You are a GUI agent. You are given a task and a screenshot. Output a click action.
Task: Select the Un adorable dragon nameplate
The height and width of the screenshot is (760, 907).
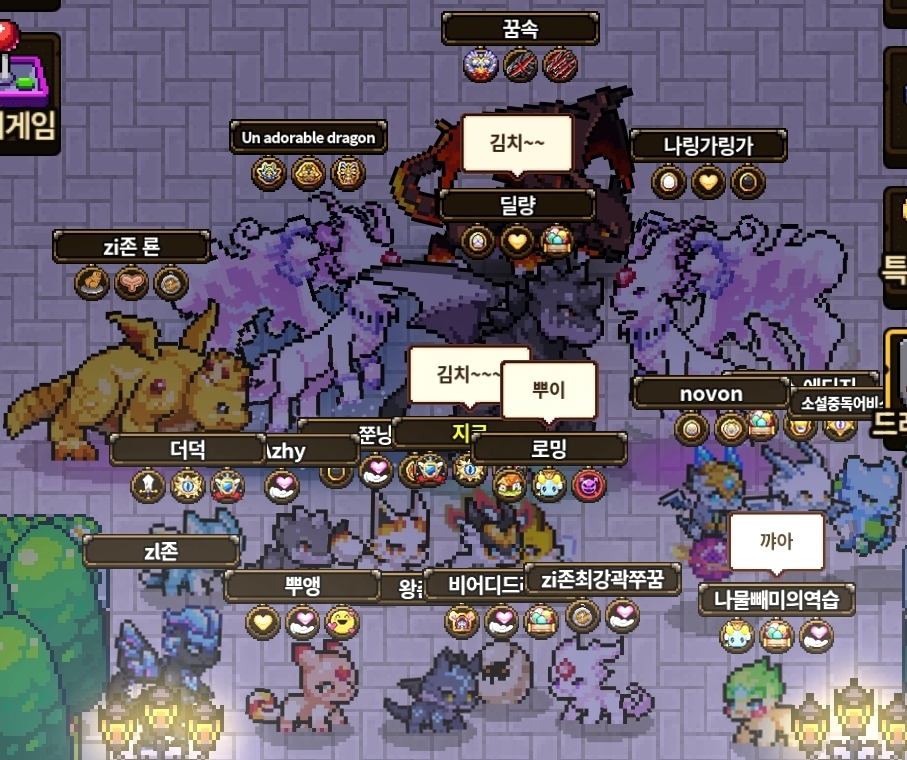pos(308,137)
